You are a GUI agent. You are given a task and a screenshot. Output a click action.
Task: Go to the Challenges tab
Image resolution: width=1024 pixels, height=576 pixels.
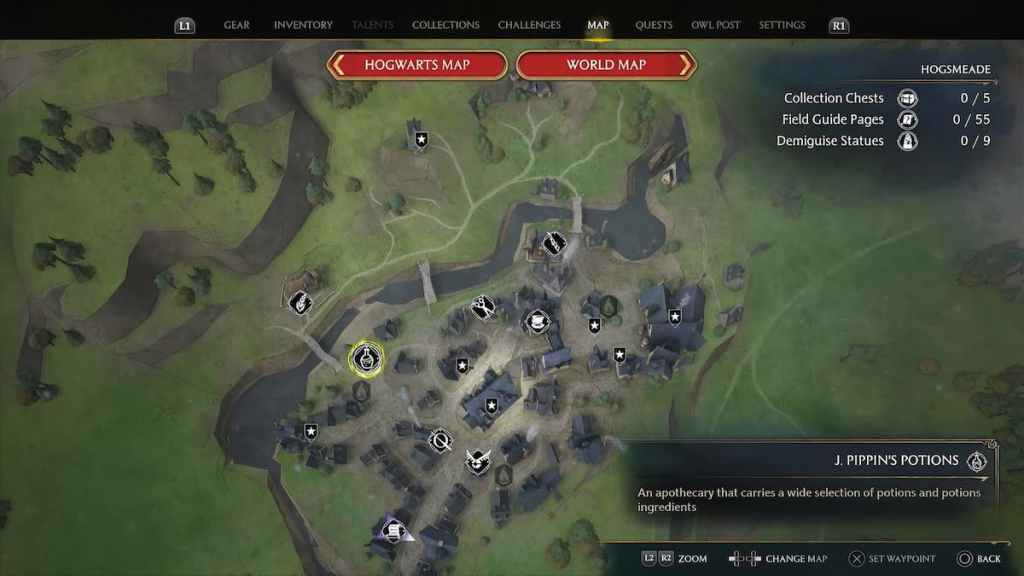click(x=529, y=25)
